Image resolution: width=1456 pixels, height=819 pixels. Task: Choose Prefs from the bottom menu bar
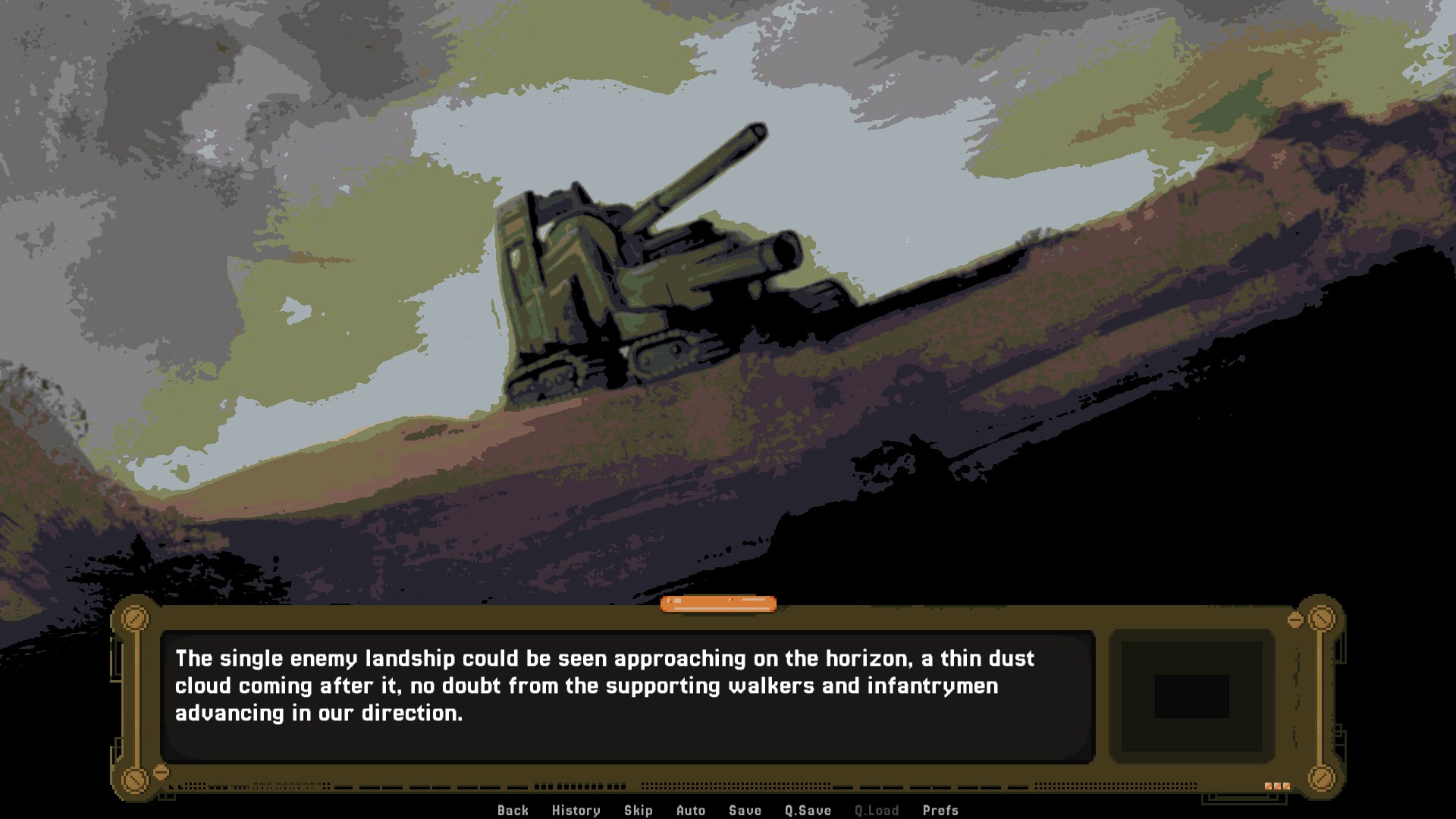940,810
